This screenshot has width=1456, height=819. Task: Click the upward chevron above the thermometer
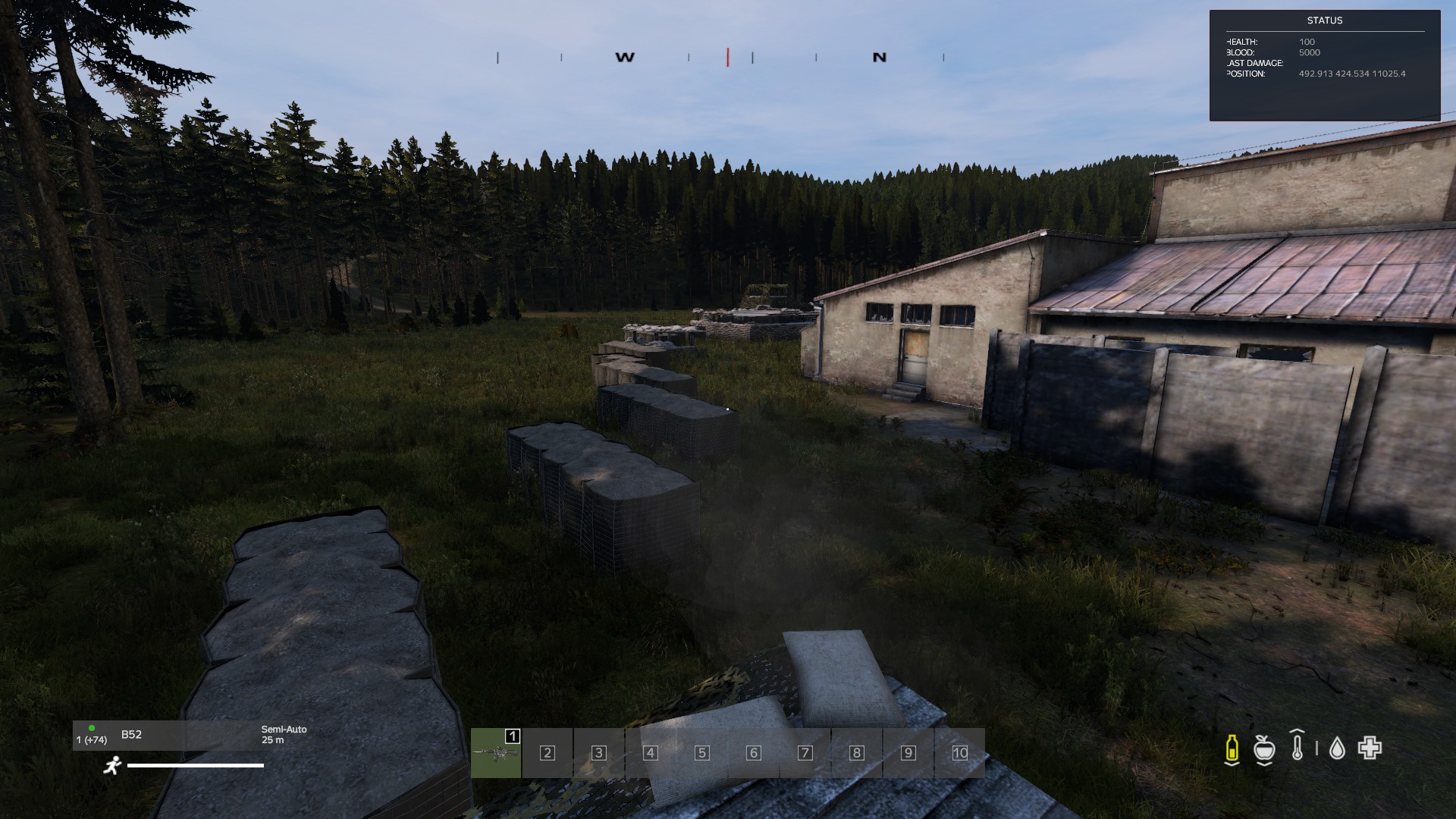pos(1297,730)
